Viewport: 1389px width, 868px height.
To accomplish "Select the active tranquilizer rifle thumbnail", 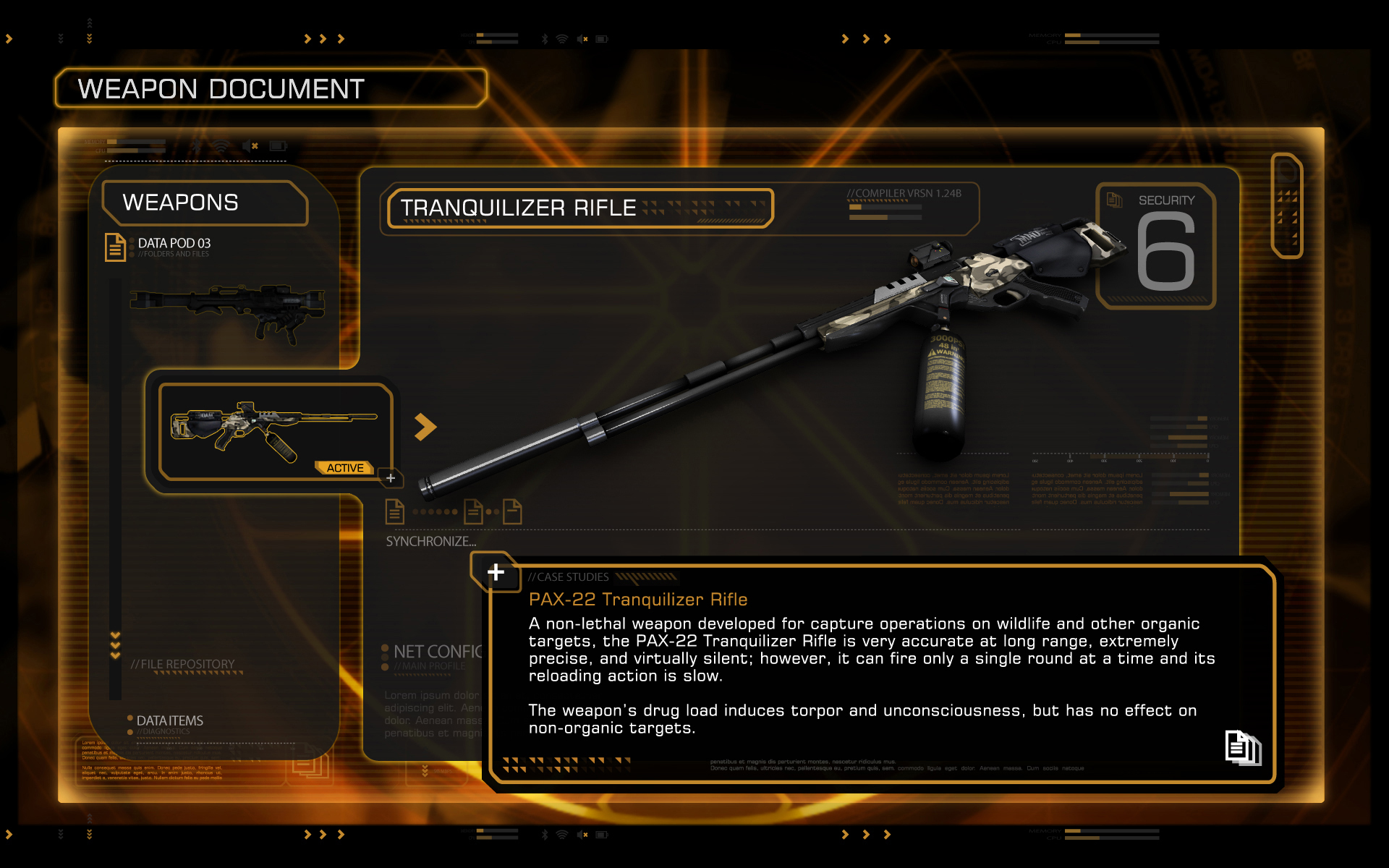I will pos(275,432).
